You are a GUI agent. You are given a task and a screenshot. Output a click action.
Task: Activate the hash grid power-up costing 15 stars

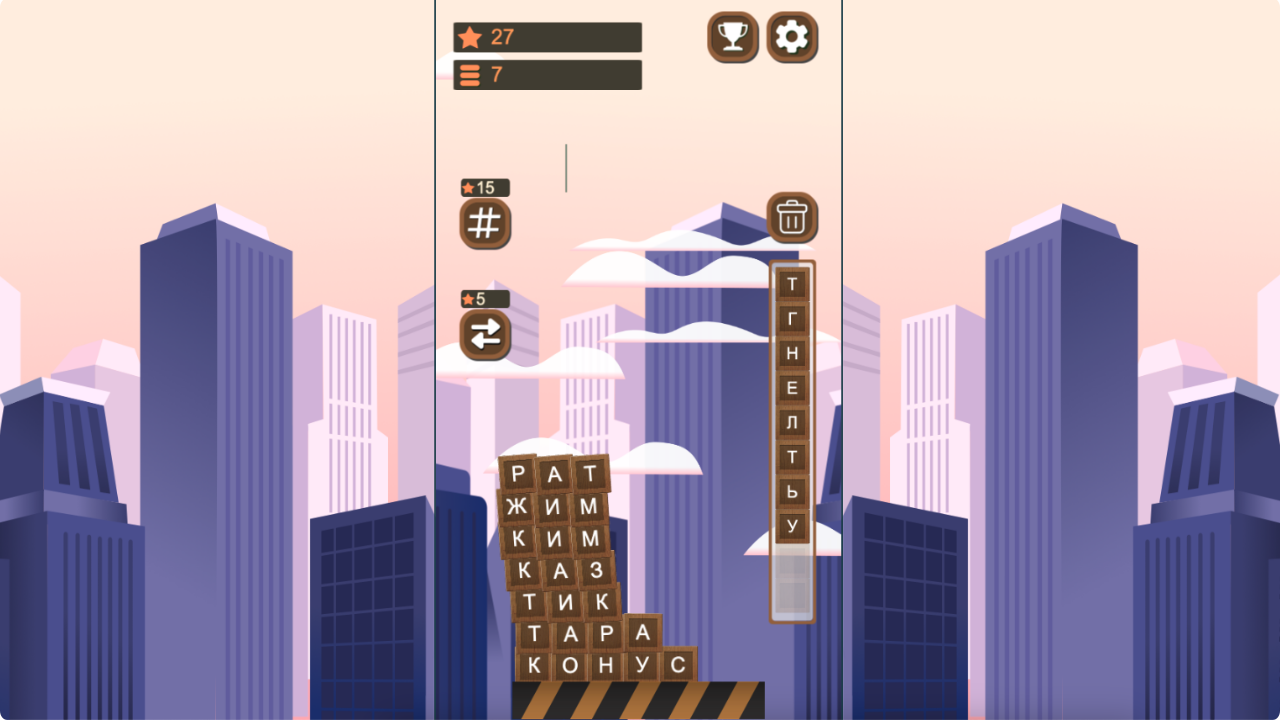(x=485, y=223)
